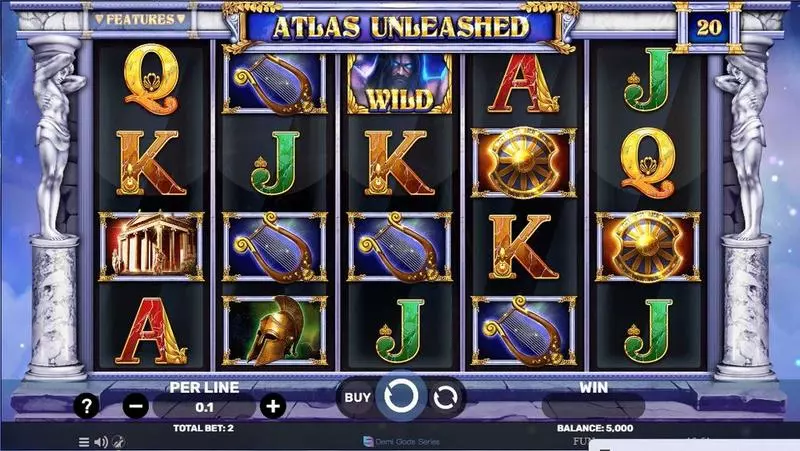Open the Features dropdown

coord(139,19)
